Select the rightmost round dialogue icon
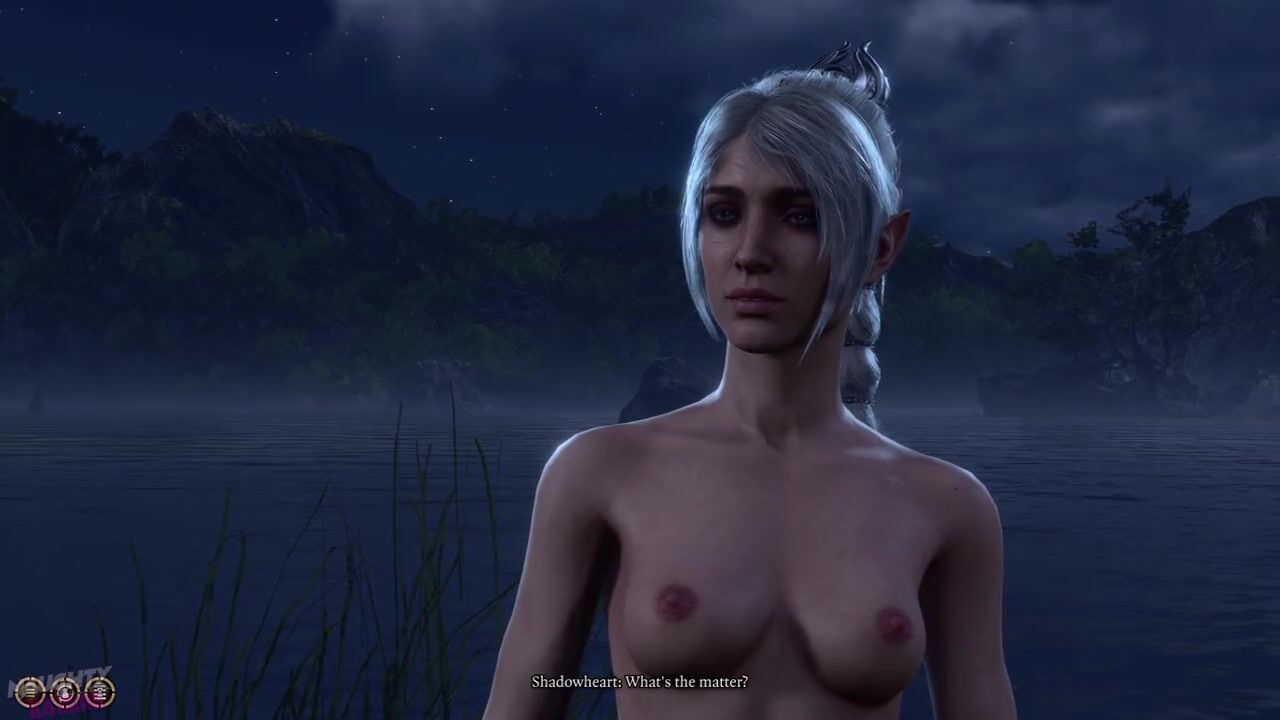 coord(99,691)
